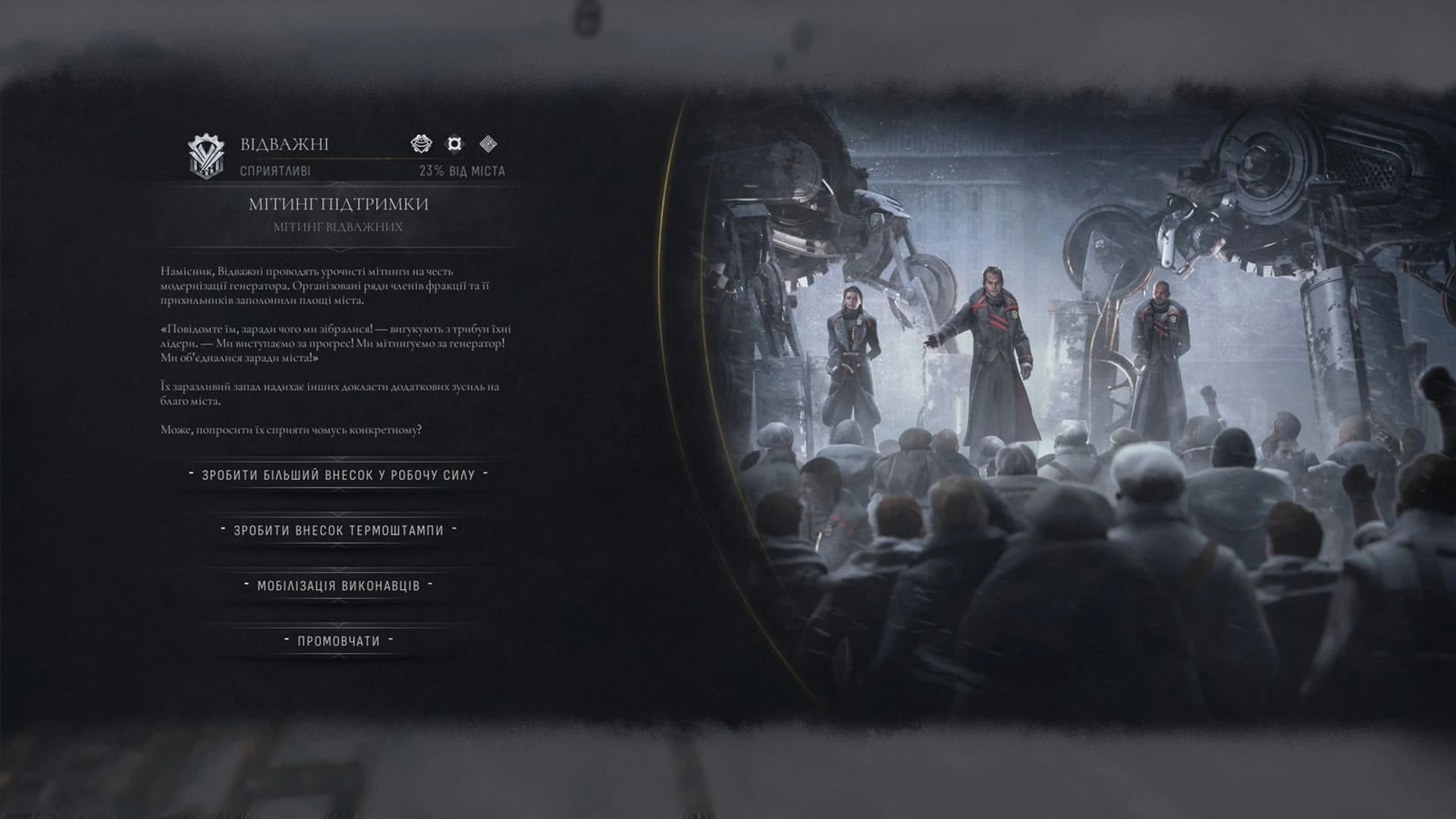Screen dimensions: 1456x819
Task: Choose 'Промовчати' to stay silent
Action: pos(339,639)
